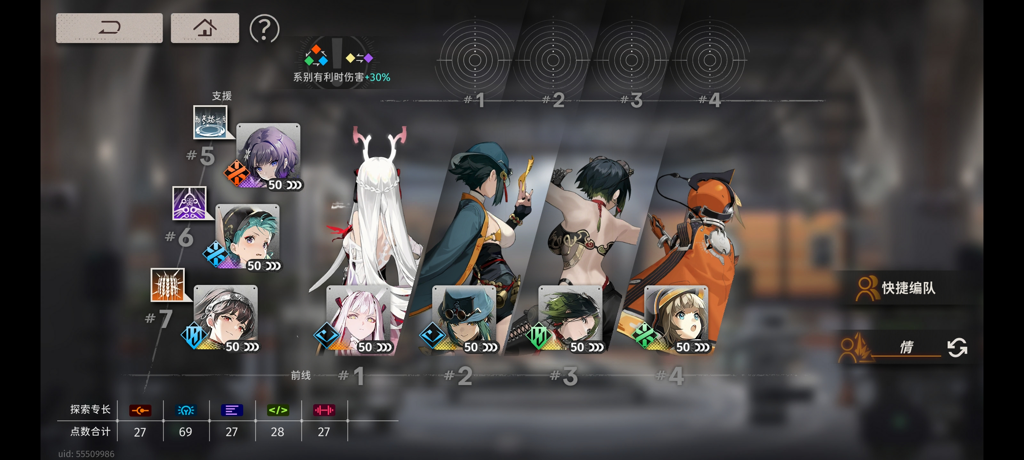The height and width of the screenshot is (460, 1024).
Task: Choose the teal-haired support unit portrait
Action: coord(247,237)
